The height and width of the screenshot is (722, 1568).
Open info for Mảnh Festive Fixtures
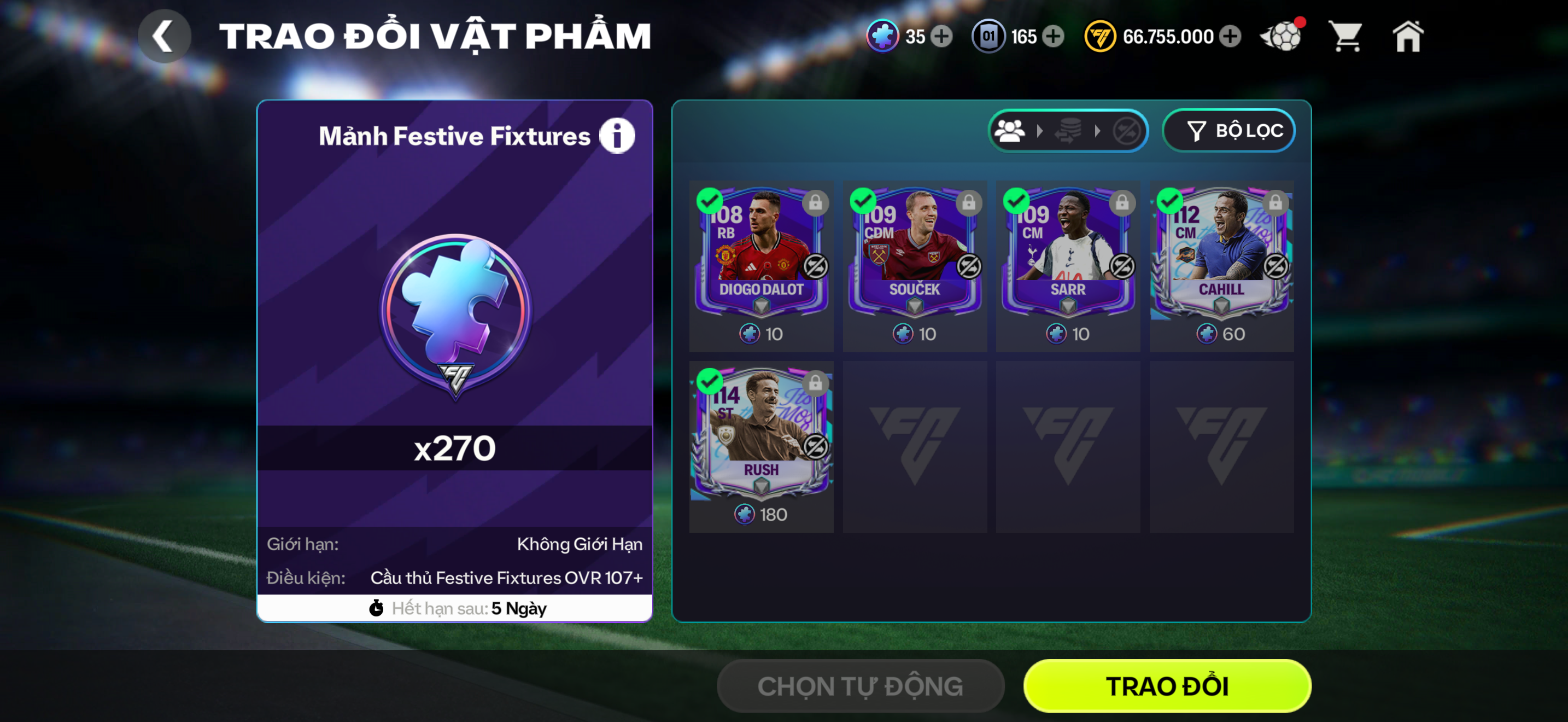coord(617,135)
